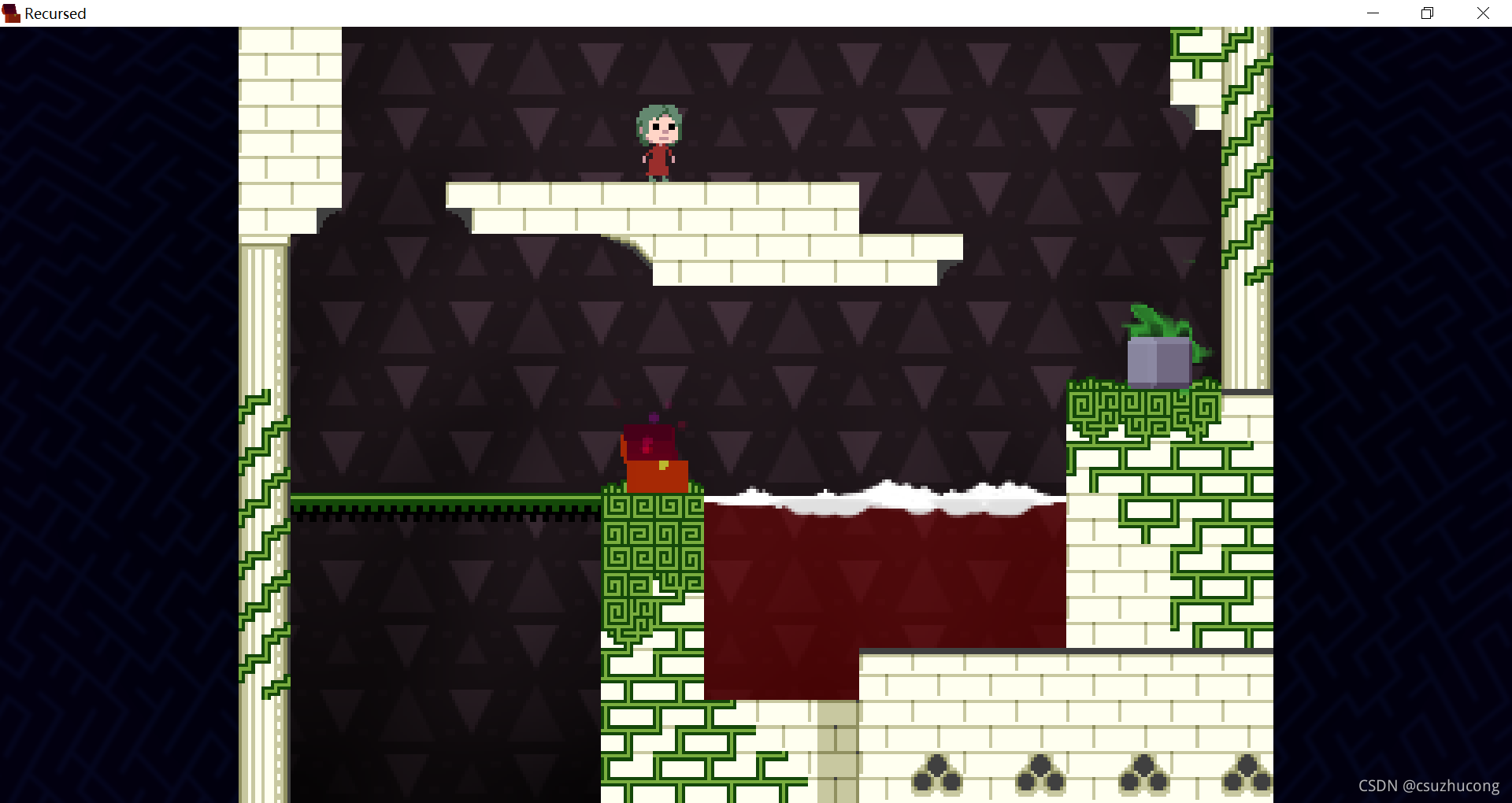Restore down the game window
Viewport: 1512px width, 803px height.
click(1427, 13)
